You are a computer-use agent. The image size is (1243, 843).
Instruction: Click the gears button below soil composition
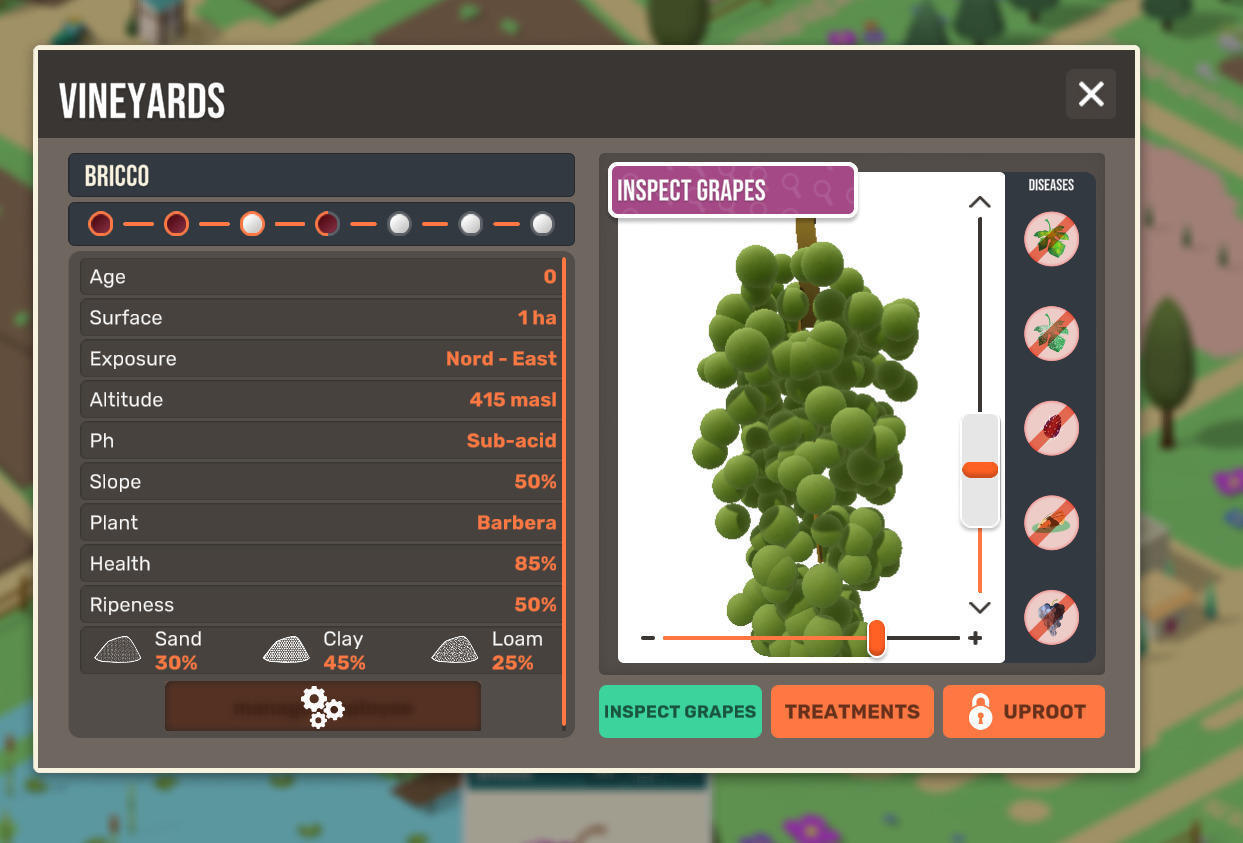click(322, 707)
